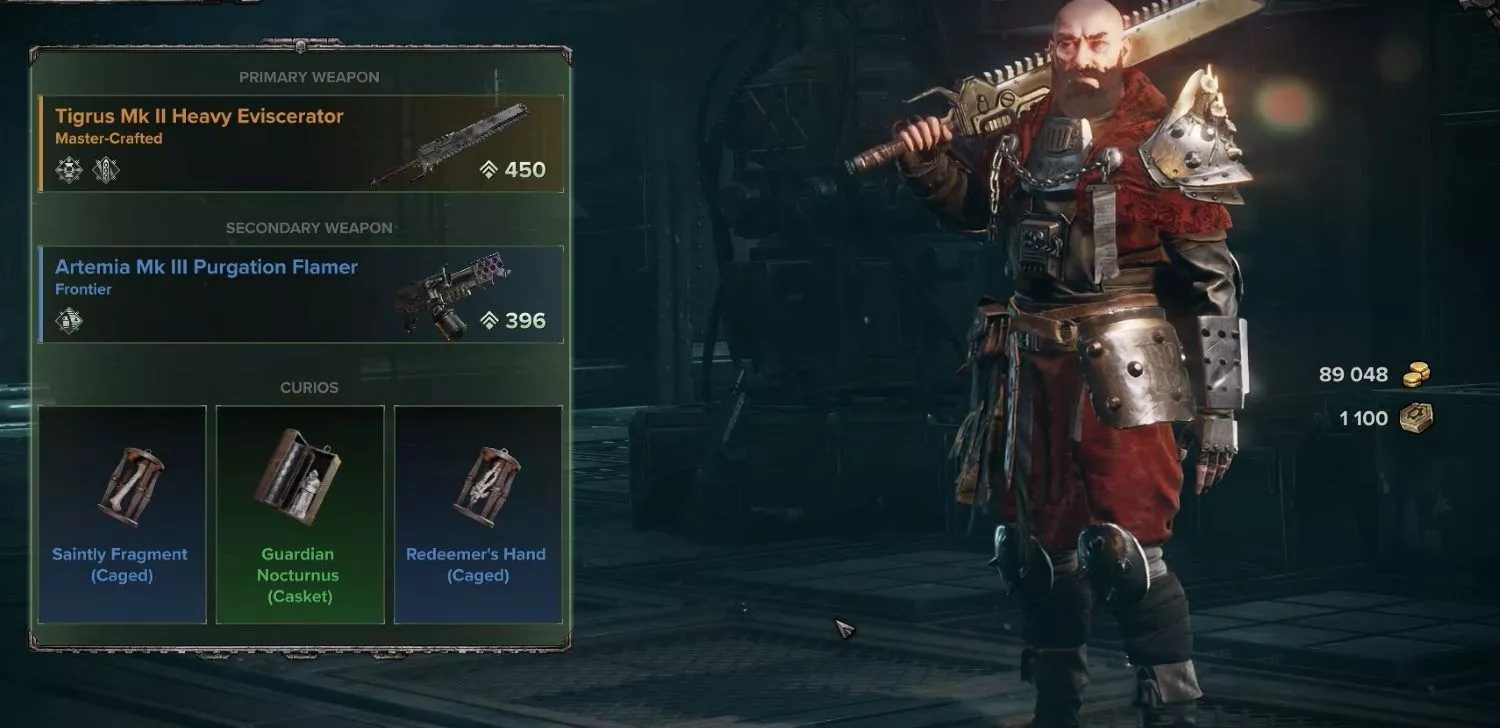The height and width of the screenshot is (728, 1500).
Task: Choose the Saintly Fragment (Caged) curio
Action: (122, 514)
